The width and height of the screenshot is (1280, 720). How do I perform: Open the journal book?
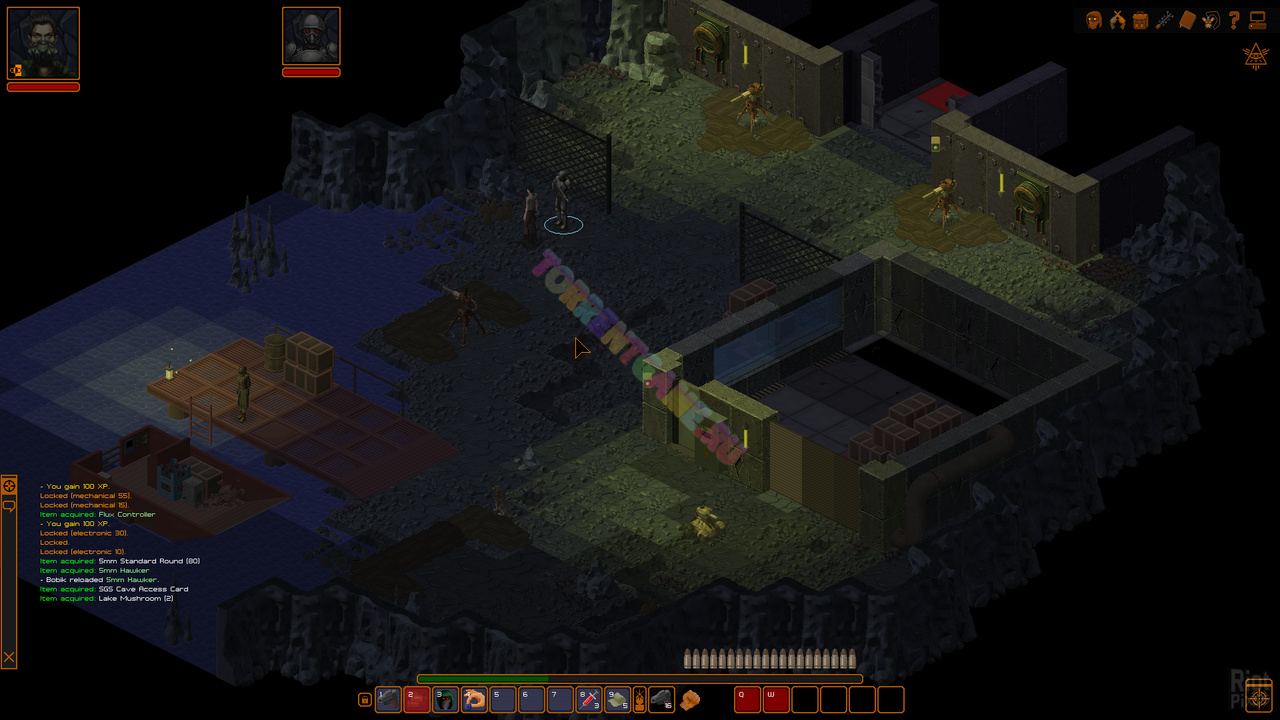tap(1187, 20)
